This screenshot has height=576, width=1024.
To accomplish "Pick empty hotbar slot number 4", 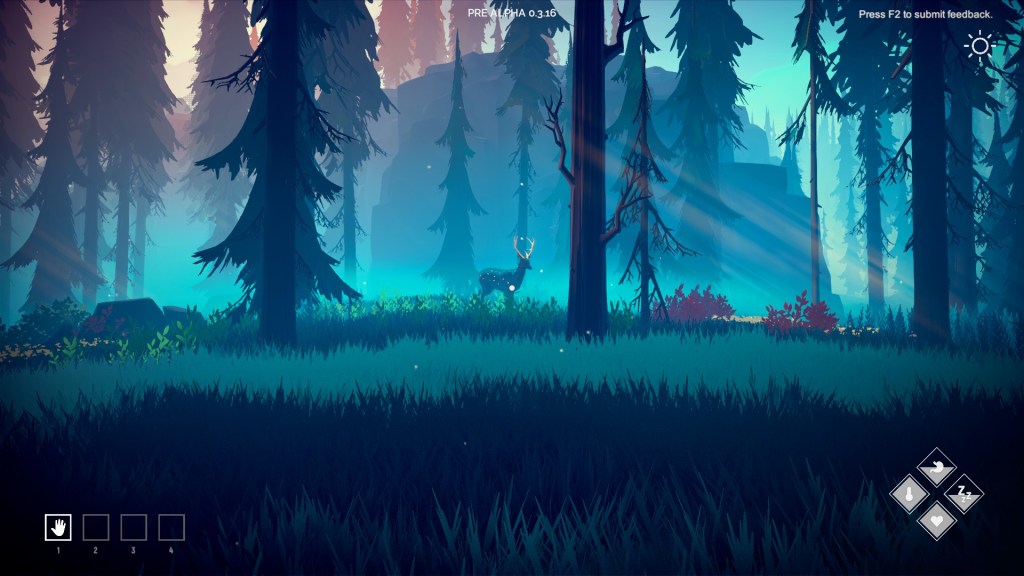I will tap(171, 527).
